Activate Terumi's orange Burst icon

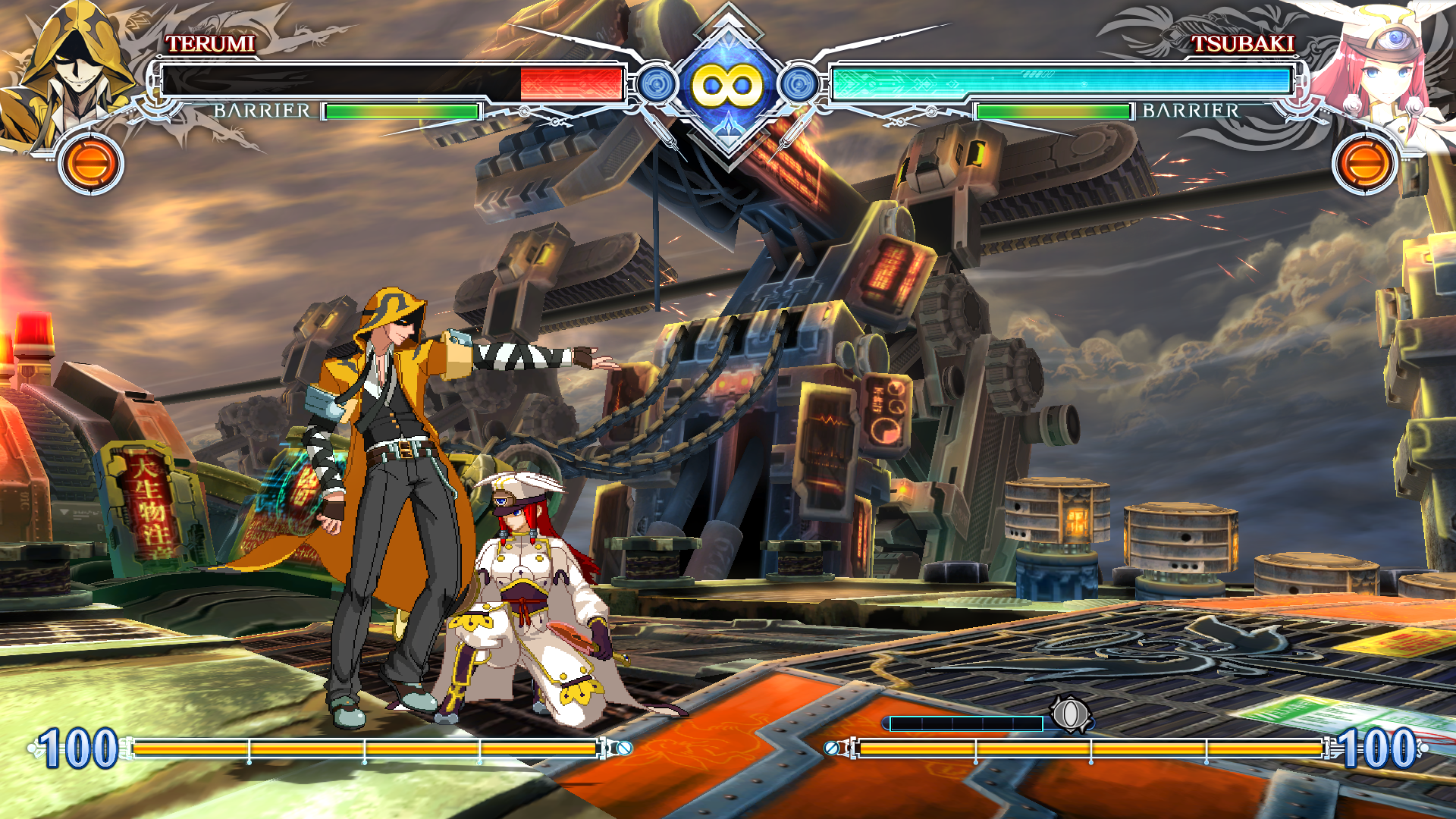91,163
